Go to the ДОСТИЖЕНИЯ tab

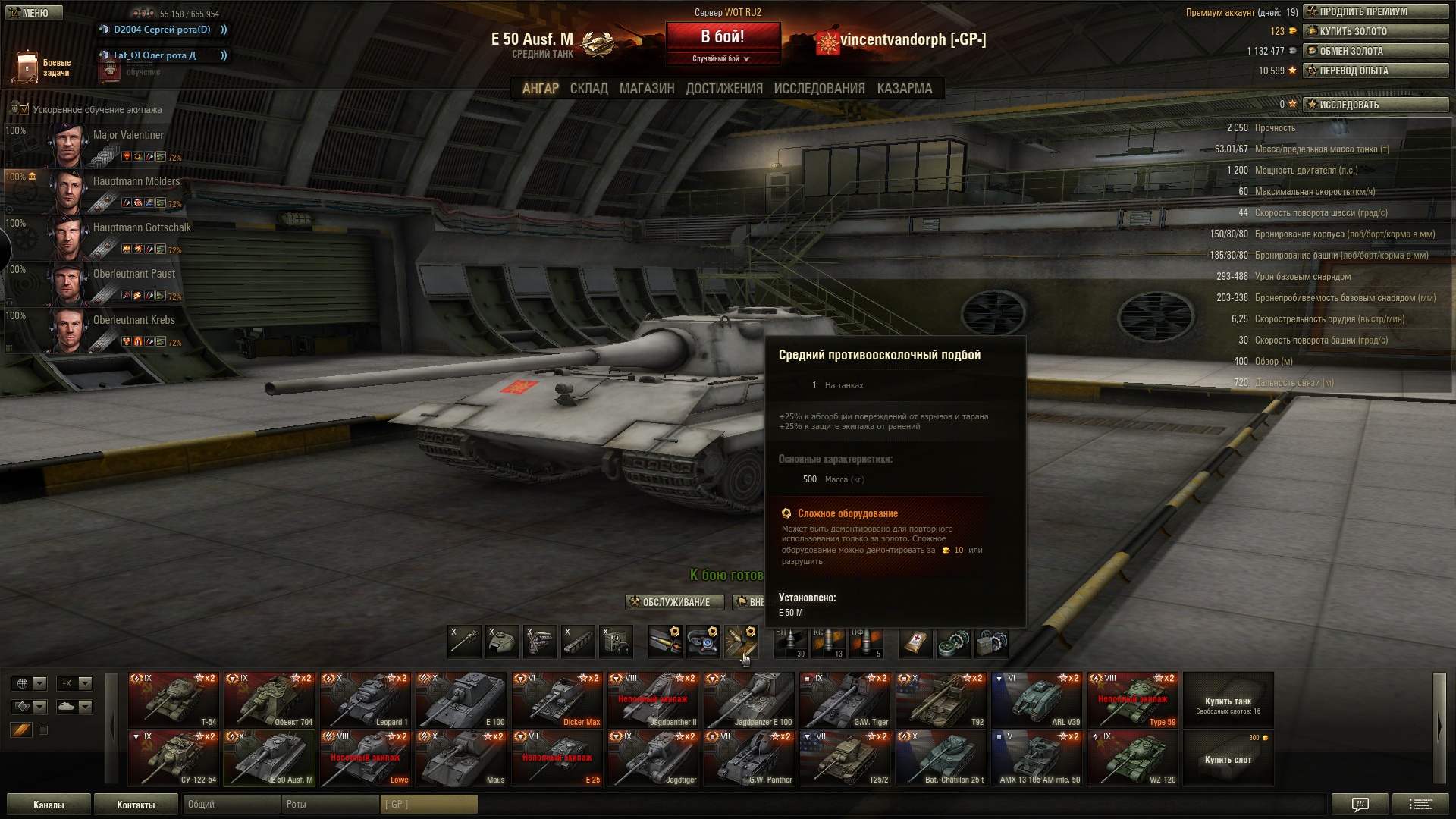tap(723, 89)
